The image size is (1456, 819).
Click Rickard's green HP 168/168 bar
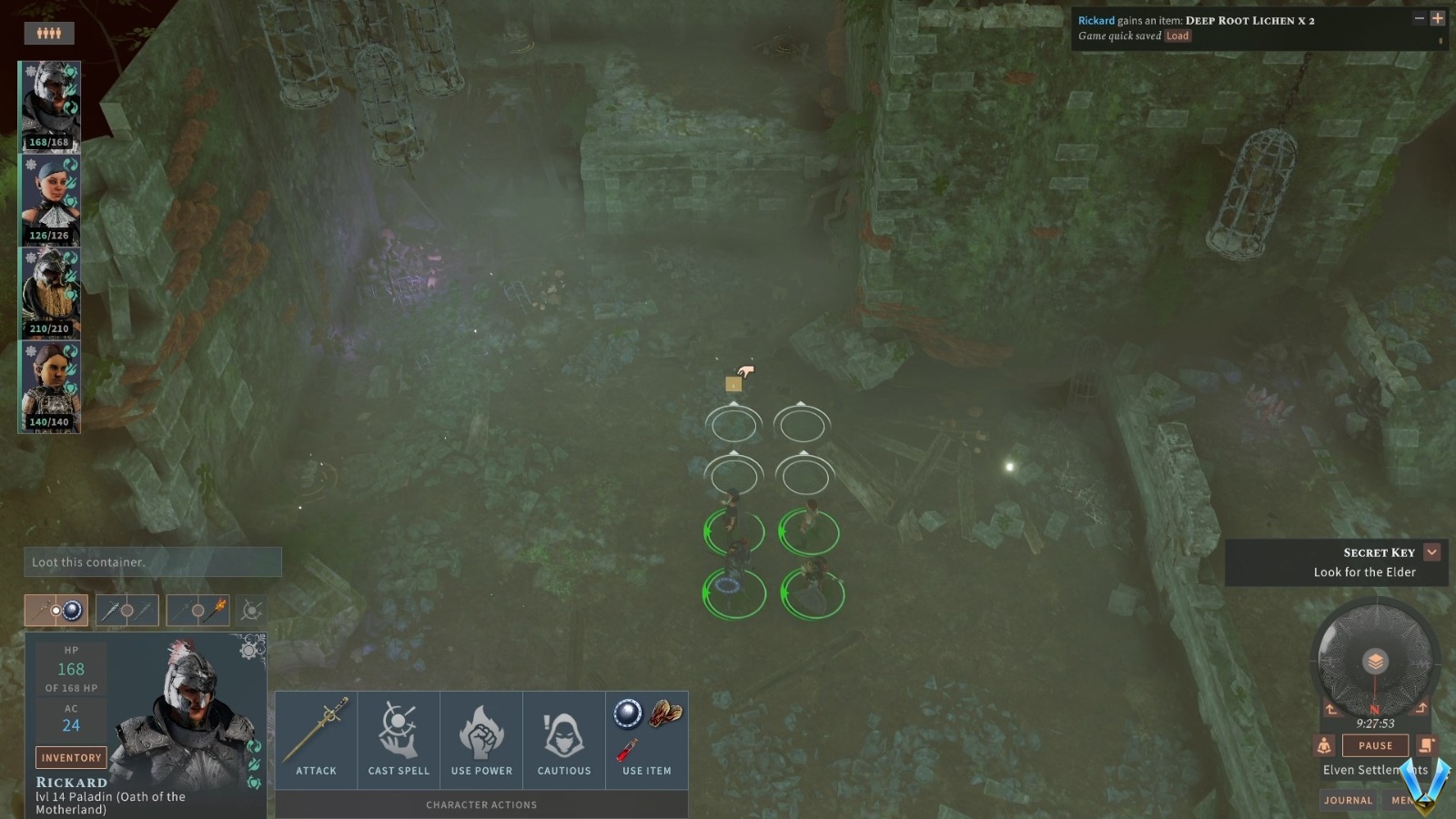pos(49,143)
